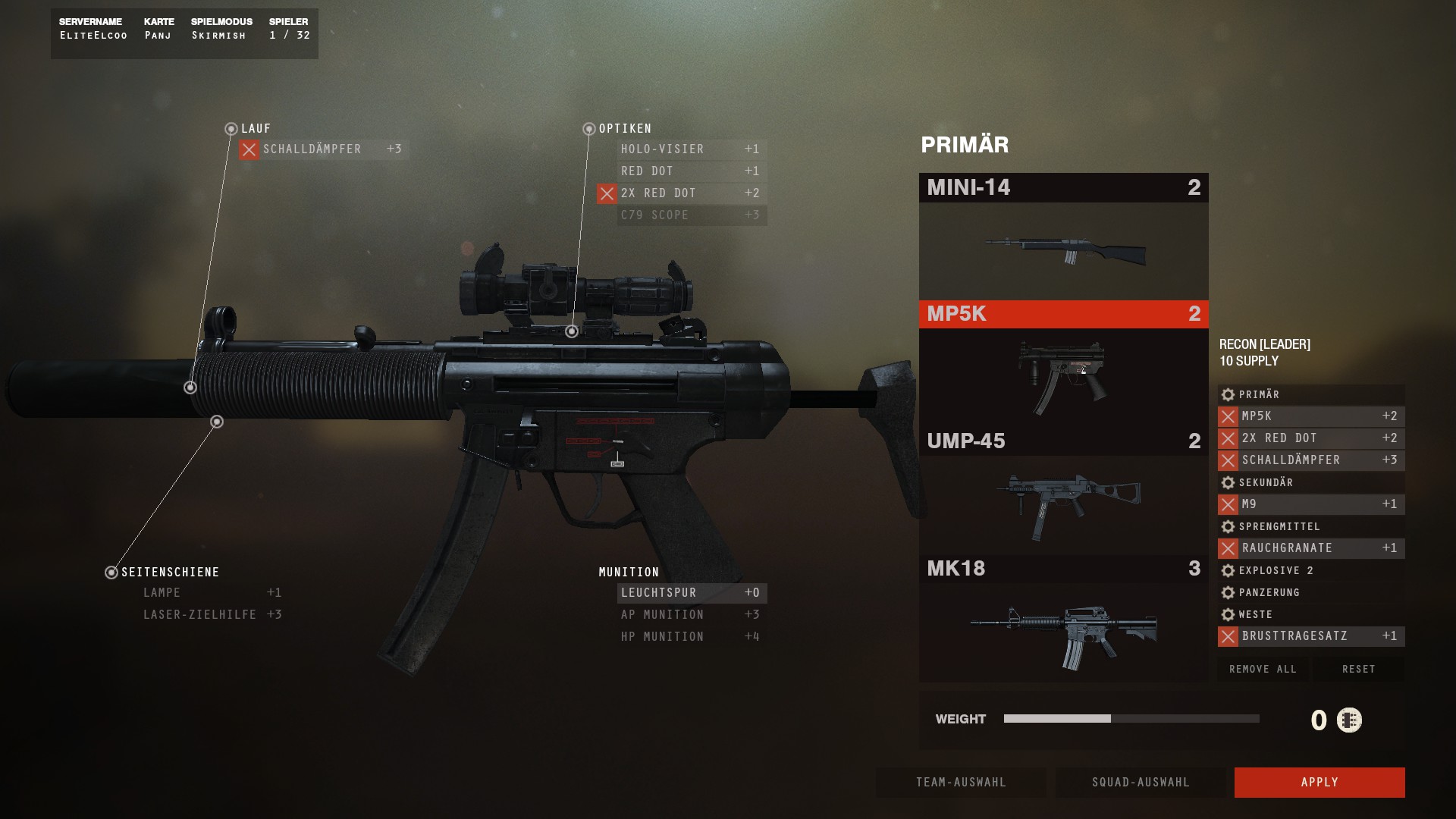Viewport: 1456px width, 819px height.
Task: Choose the UMP-45 weapon tile
Action: [x=1063, y=491]
